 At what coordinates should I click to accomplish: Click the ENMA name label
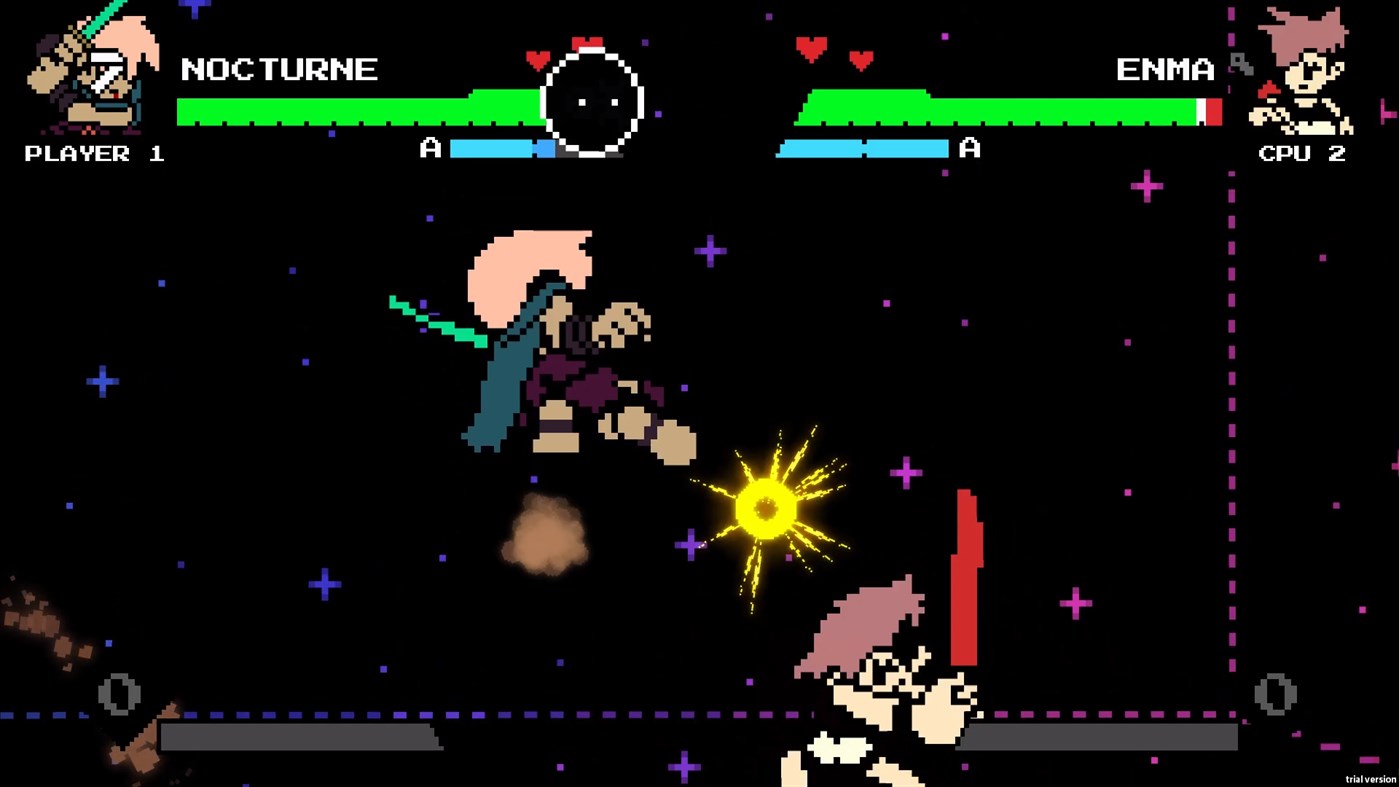tap(1167, 70)
